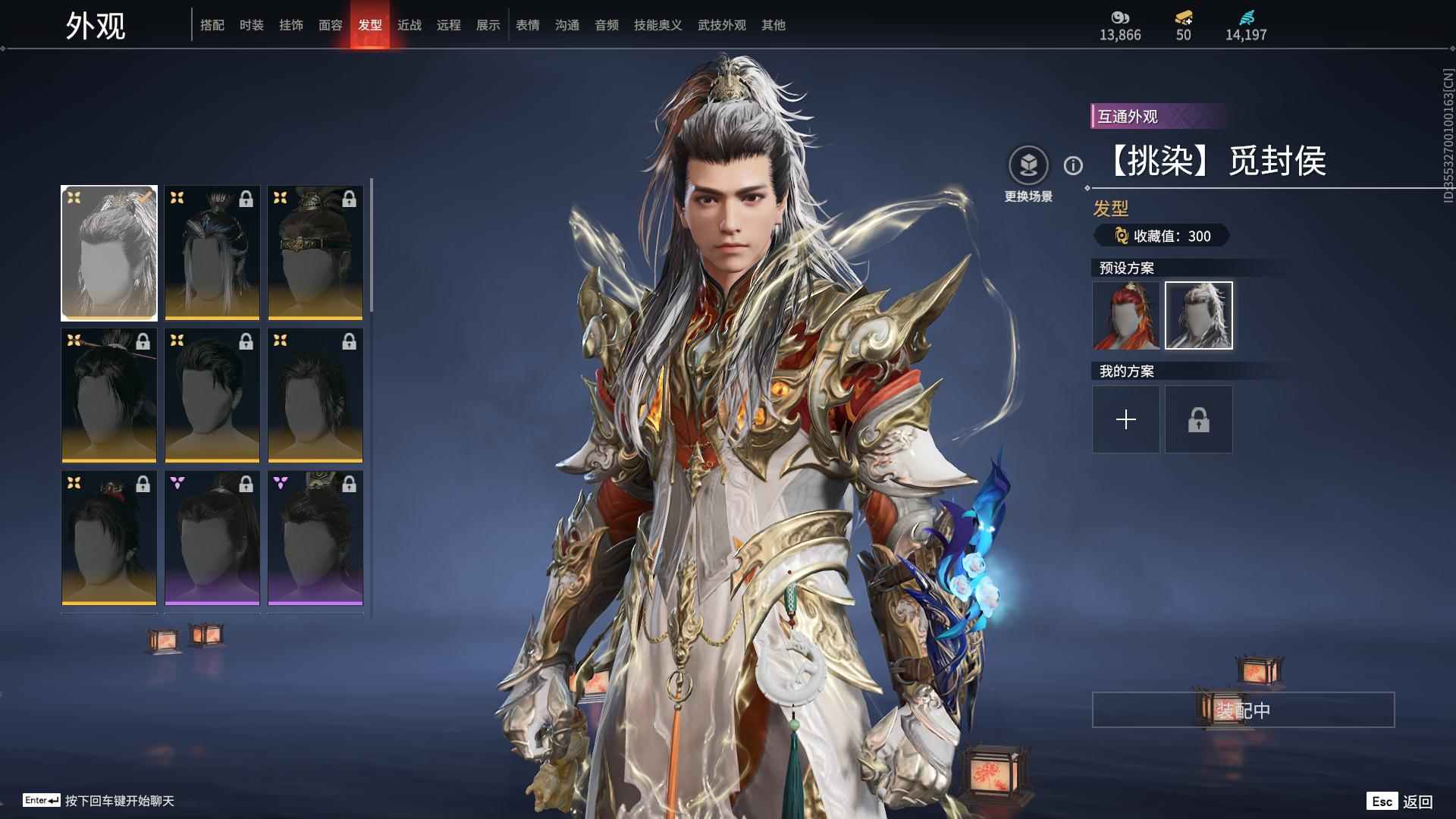1456x819 pixels.
Task: Open the info icon beside hairstyle name
Action: pos(1073,165)
